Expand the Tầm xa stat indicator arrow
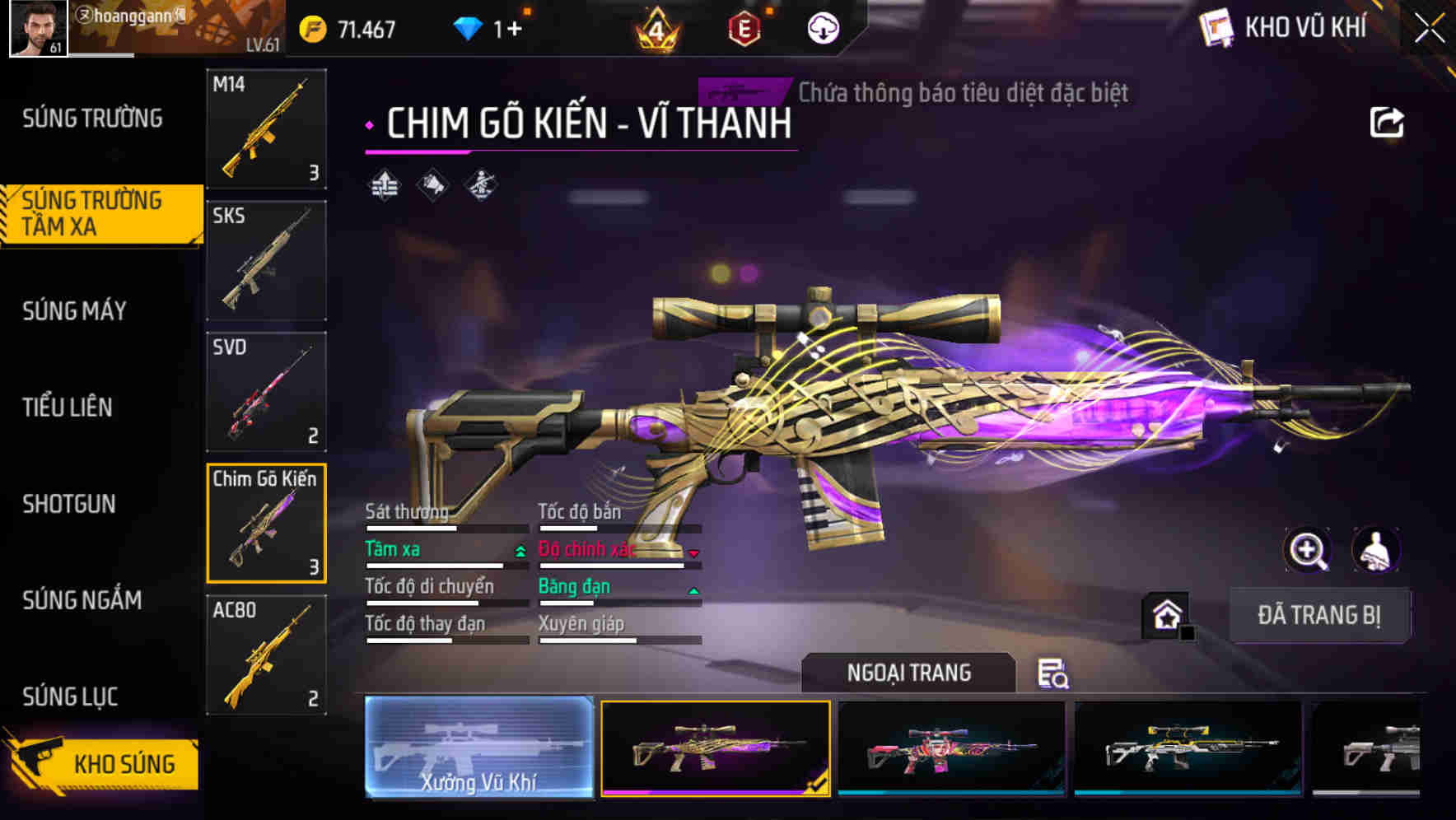The height and width of the screenshot is (820, 1456). (520, 550)
